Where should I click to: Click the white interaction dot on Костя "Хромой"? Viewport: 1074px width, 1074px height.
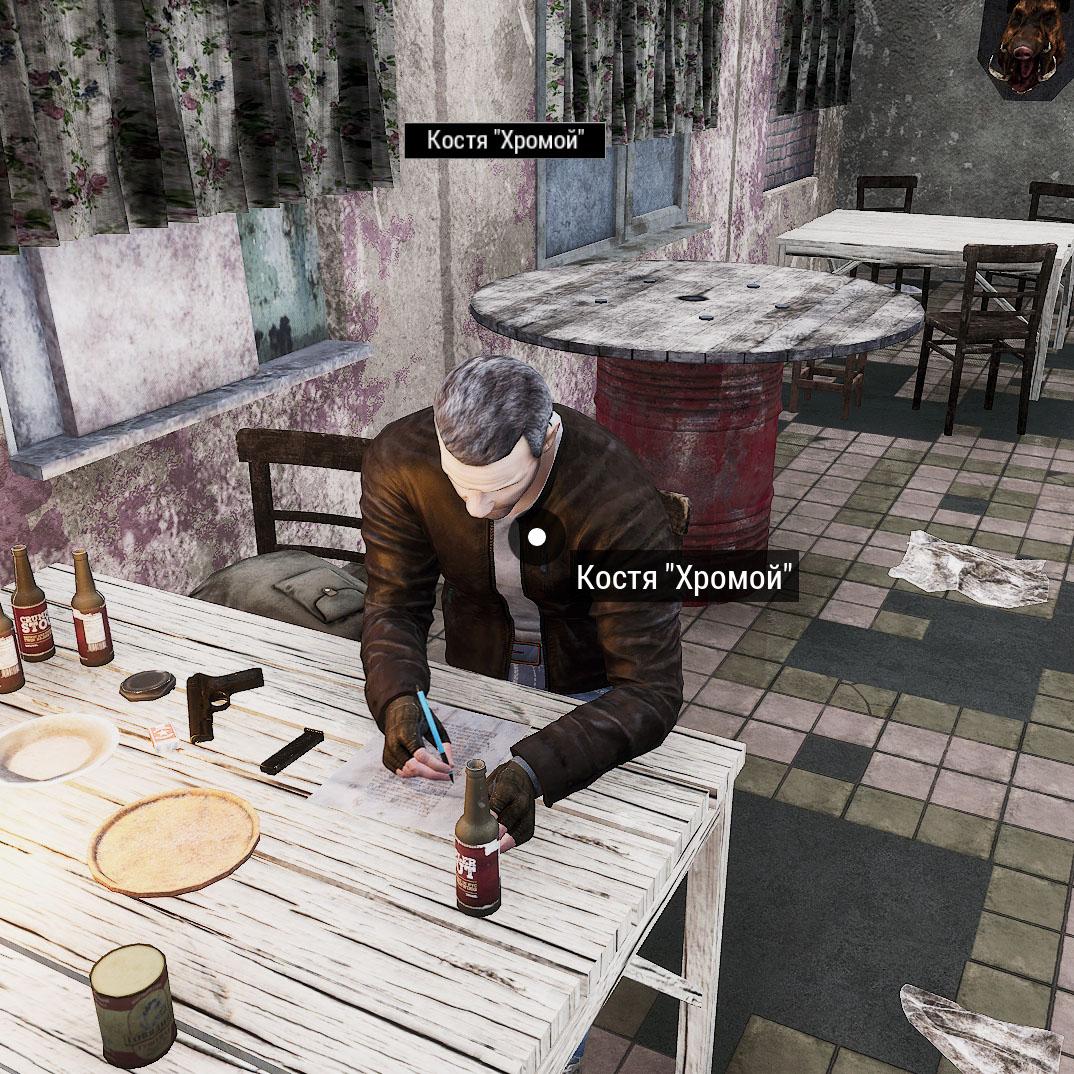(537, 537)
